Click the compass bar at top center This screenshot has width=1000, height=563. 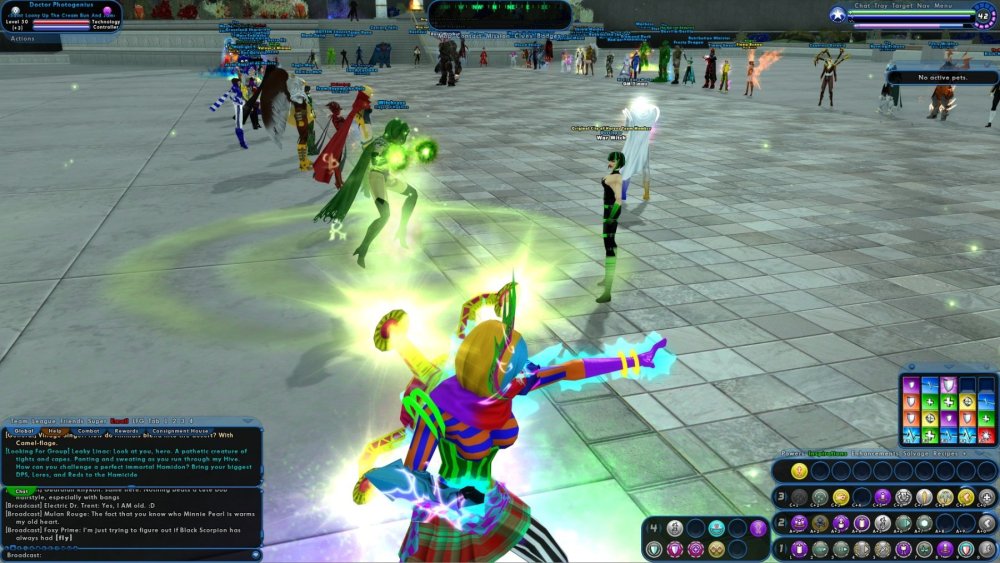500,14
